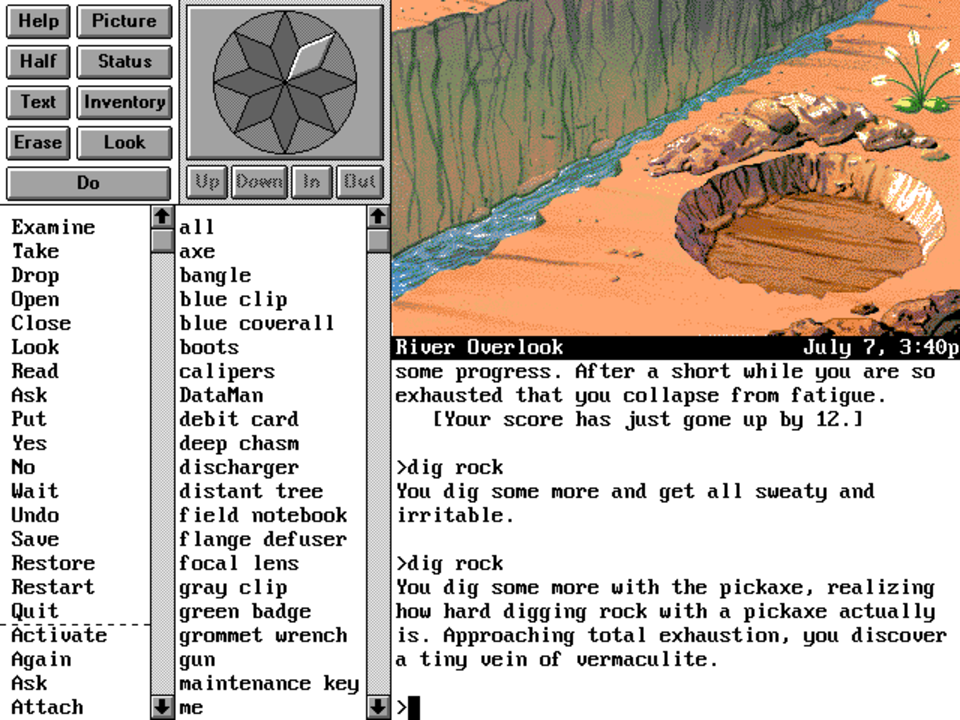Viewport: 960px width, 720px height.
Task: Select the Undo command
Action: tap(35, 515)
